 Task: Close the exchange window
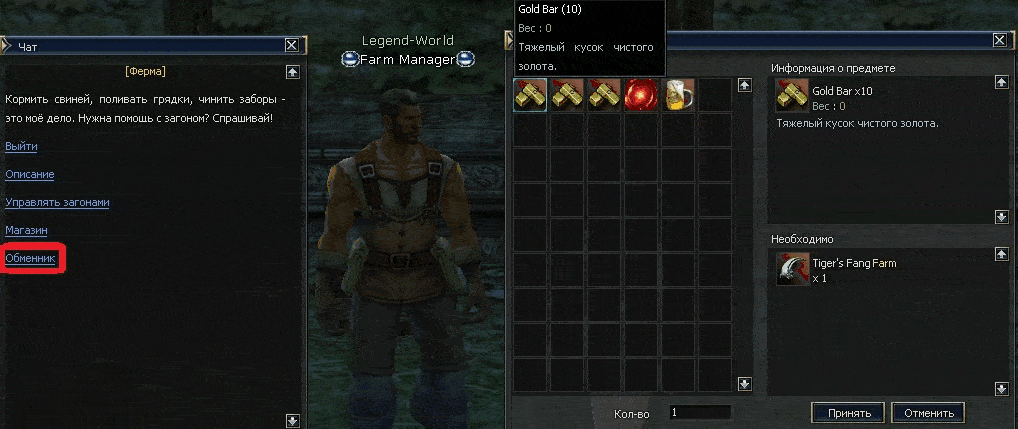tap(999, 40)
